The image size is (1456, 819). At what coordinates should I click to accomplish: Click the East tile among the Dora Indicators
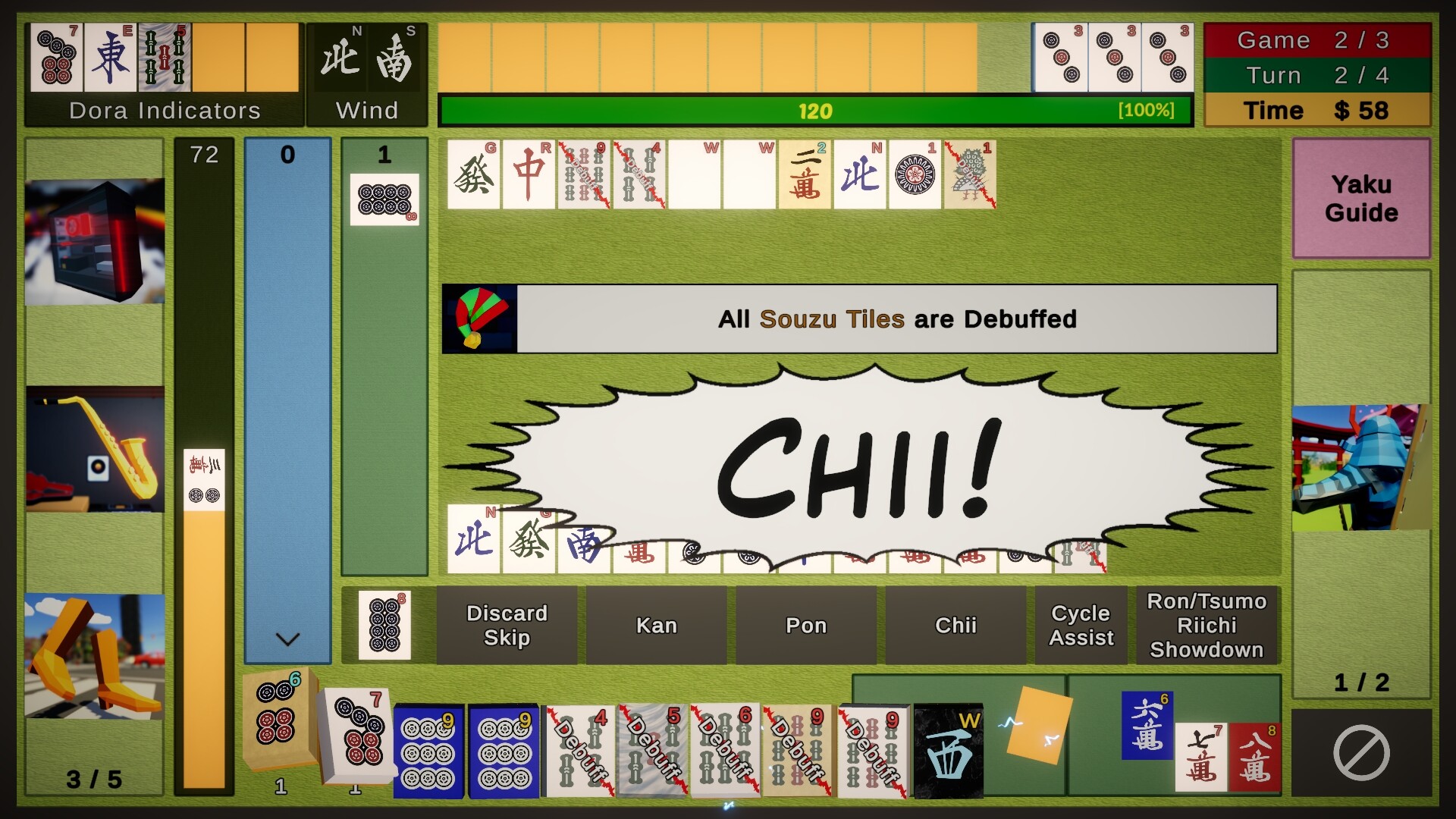pos(111,56)
